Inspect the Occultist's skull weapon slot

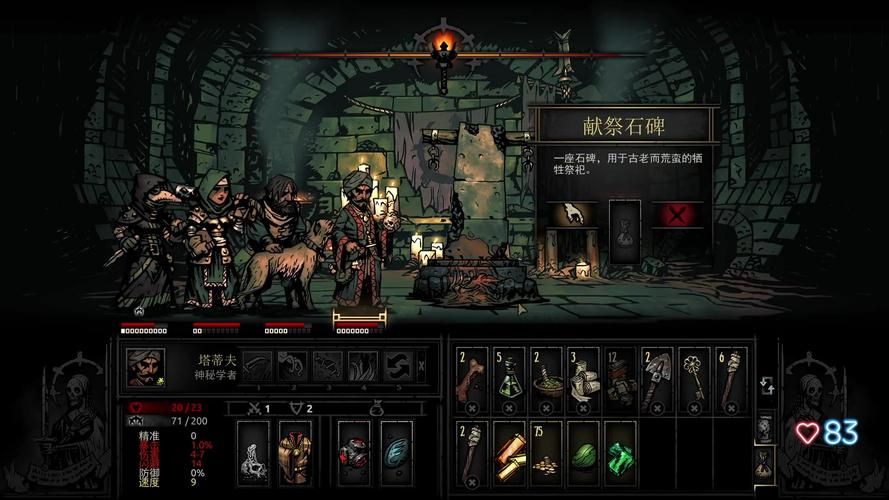(253, 453)
